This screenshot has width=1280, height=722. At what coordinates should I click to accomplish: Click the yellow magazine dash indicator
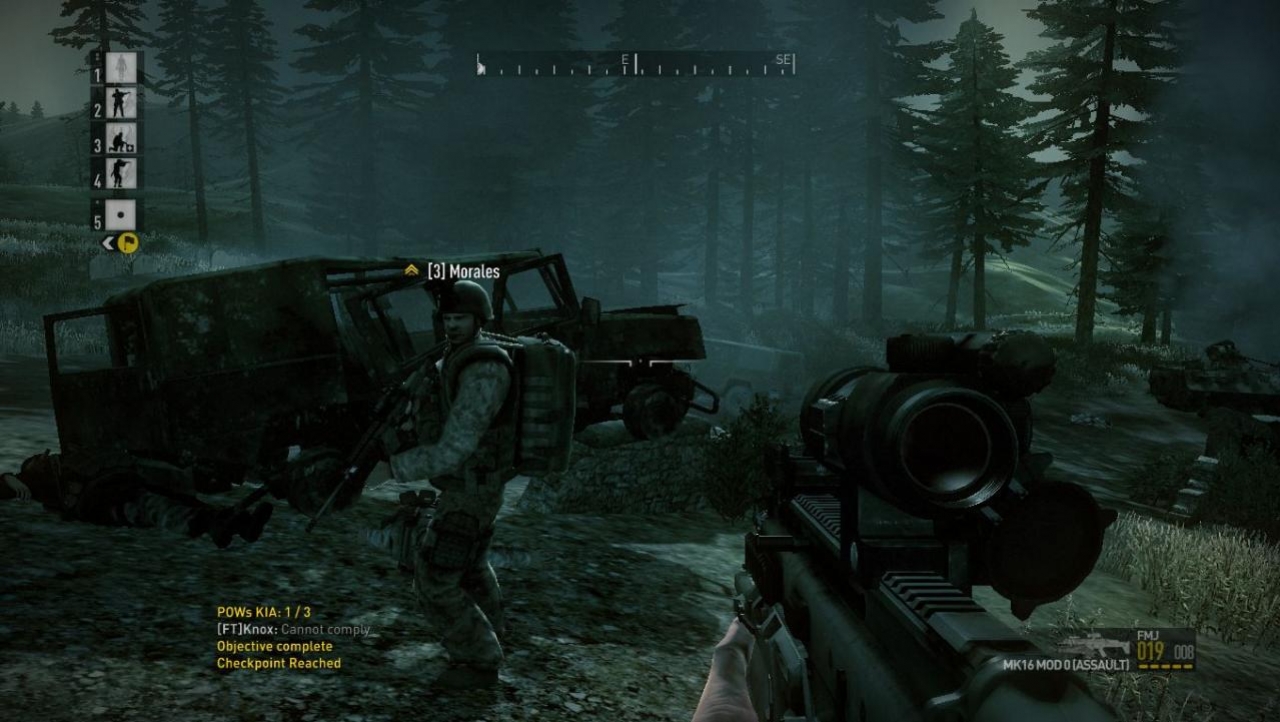click(x=1162, y=665)
